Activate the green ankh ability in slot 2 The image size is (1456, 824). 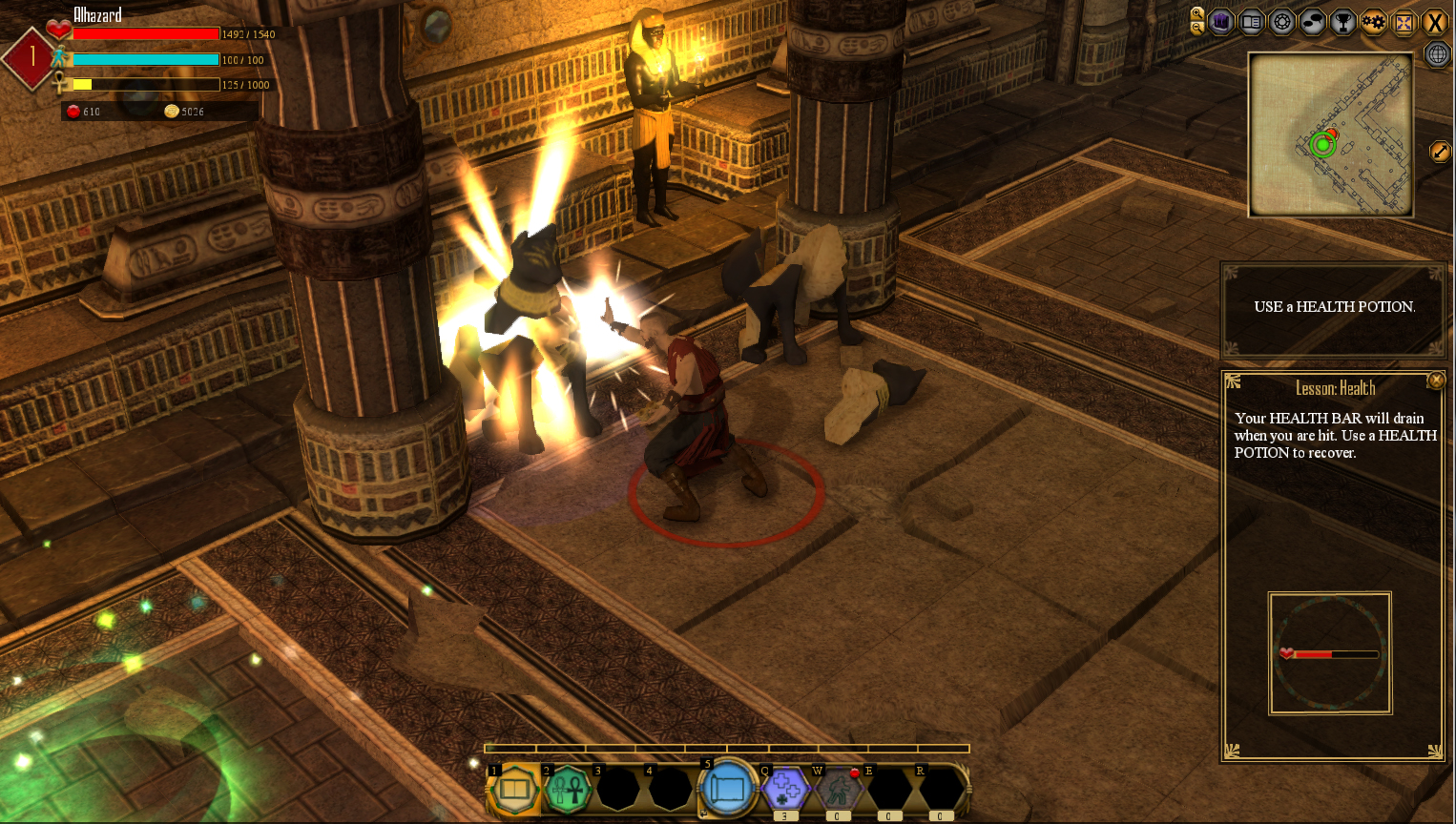[567, 790]
